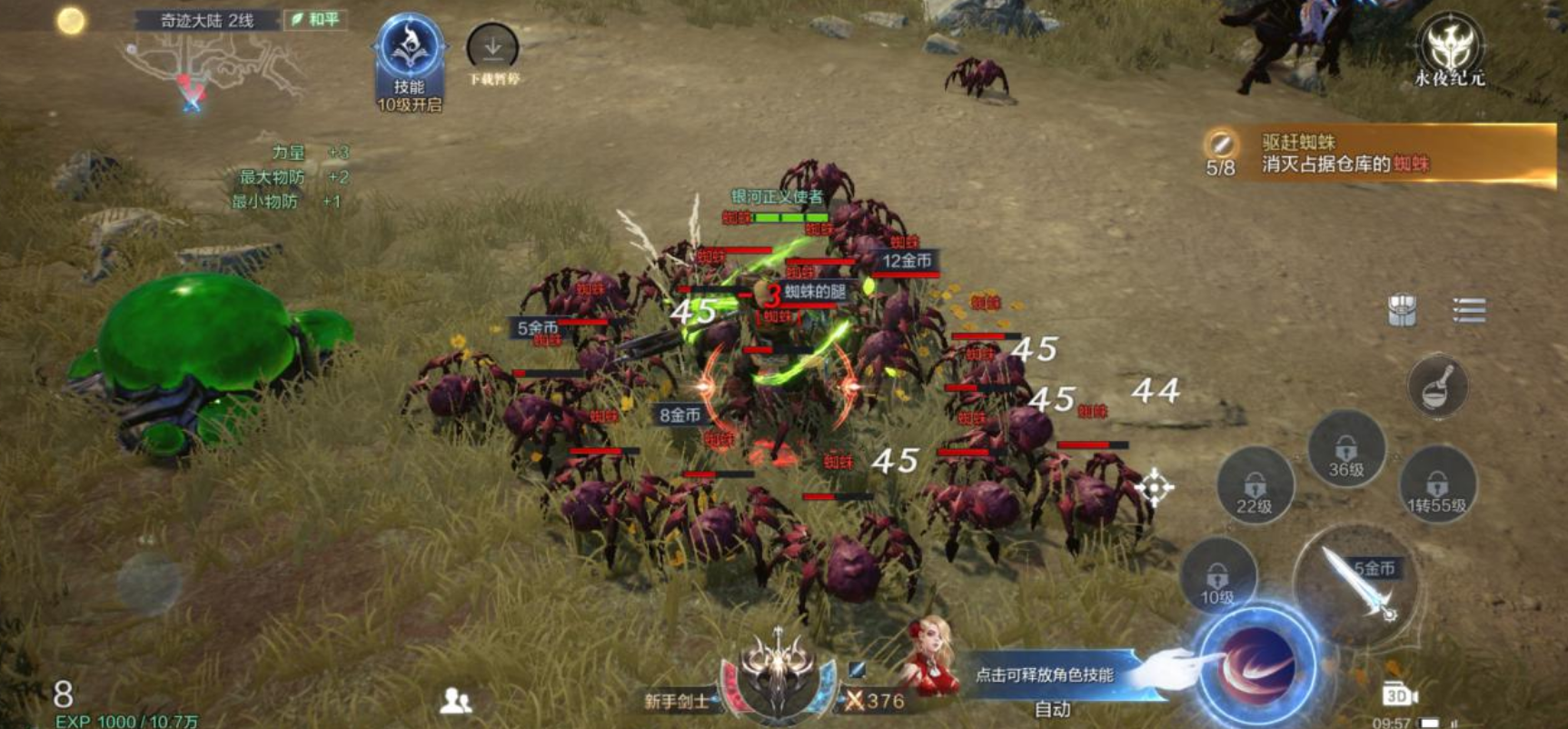Image resolution: width=1568 pixels, height=729 pixels.
Task: Toggle the 和平 combat mode
Action: click(x=315, y=19)
